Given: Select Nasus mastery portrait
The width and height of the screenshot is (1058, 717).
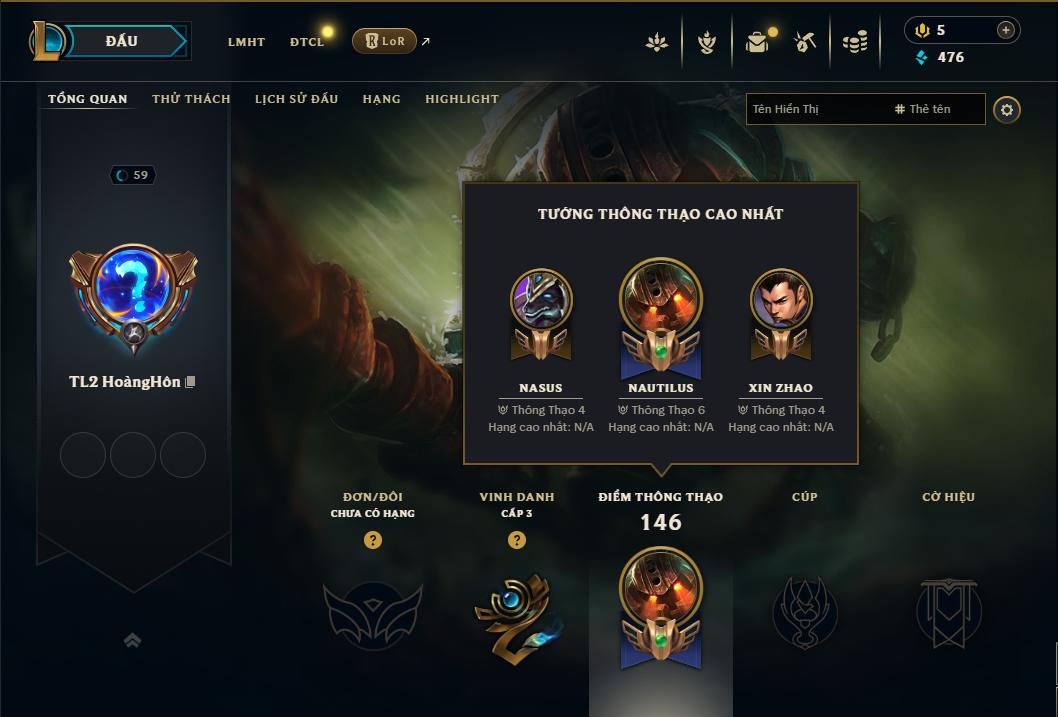Looking at the screenshot, I should point(541,300).
